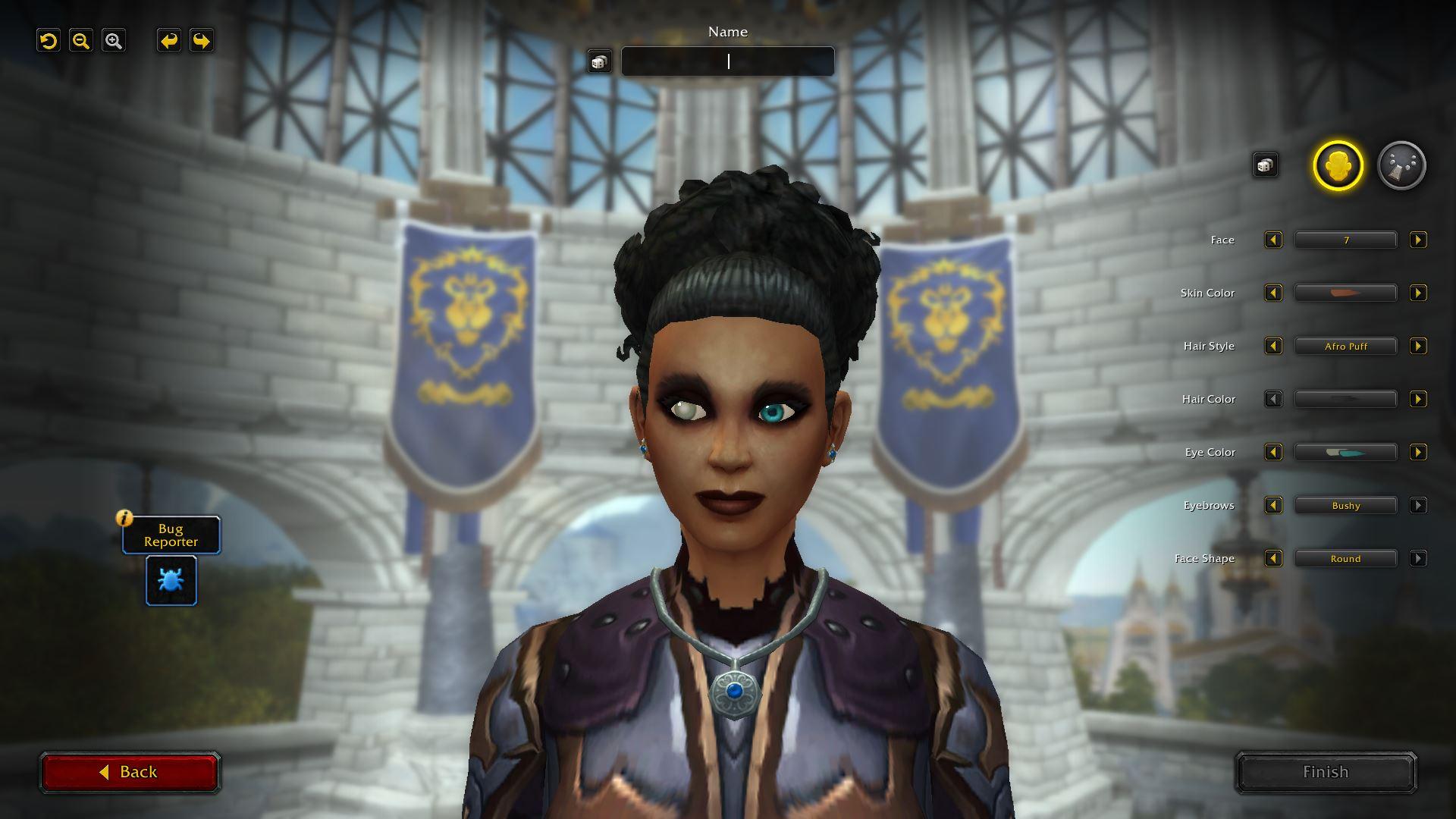This screenshot has height=819, width=1456.
Task: Open the Face Shape dropdown showing Round
Action: coord(1345,559)
